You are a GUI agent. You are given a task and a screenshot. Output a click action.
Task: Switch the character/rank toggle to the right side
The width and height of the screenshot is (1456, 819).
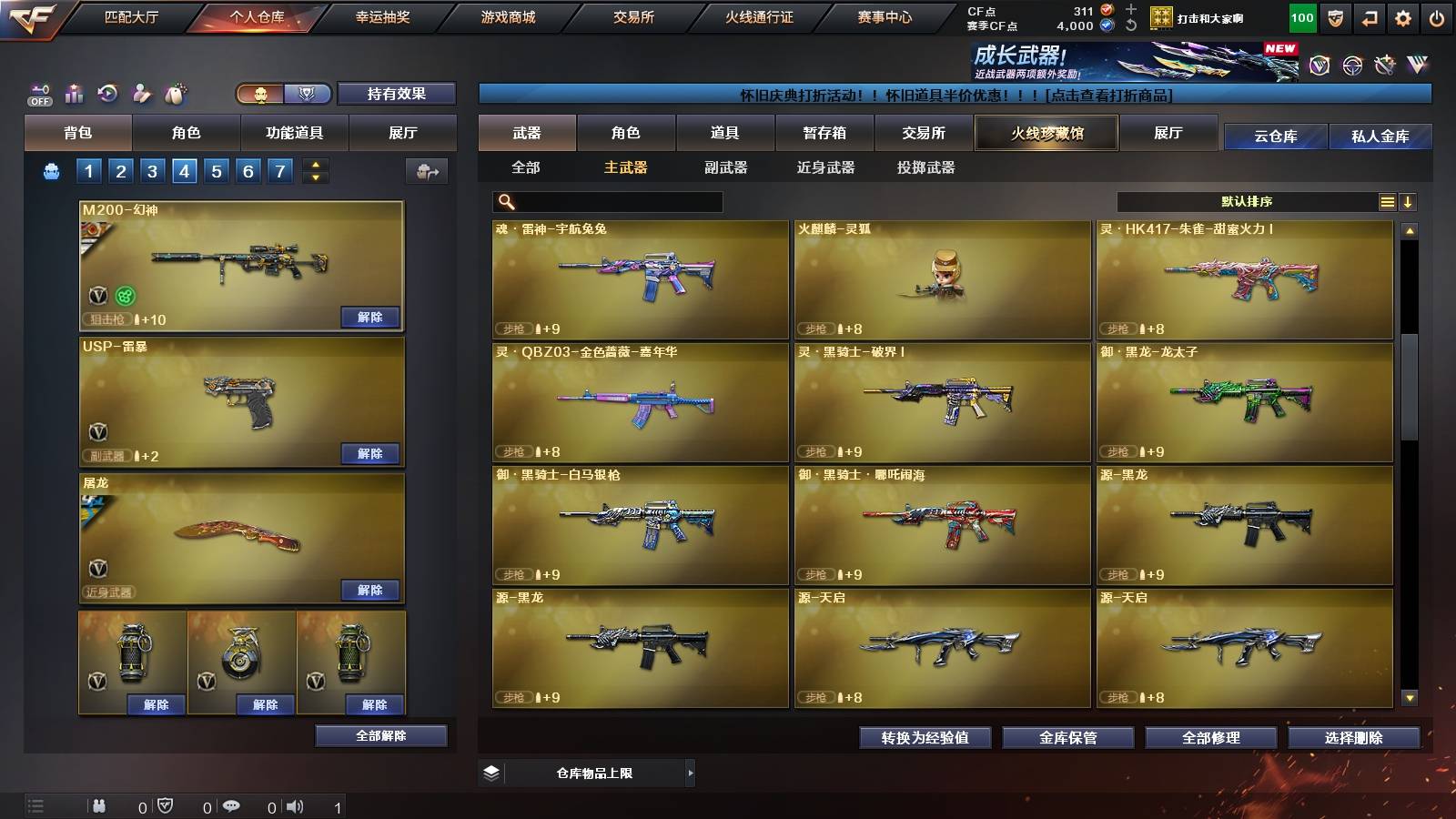309,93
